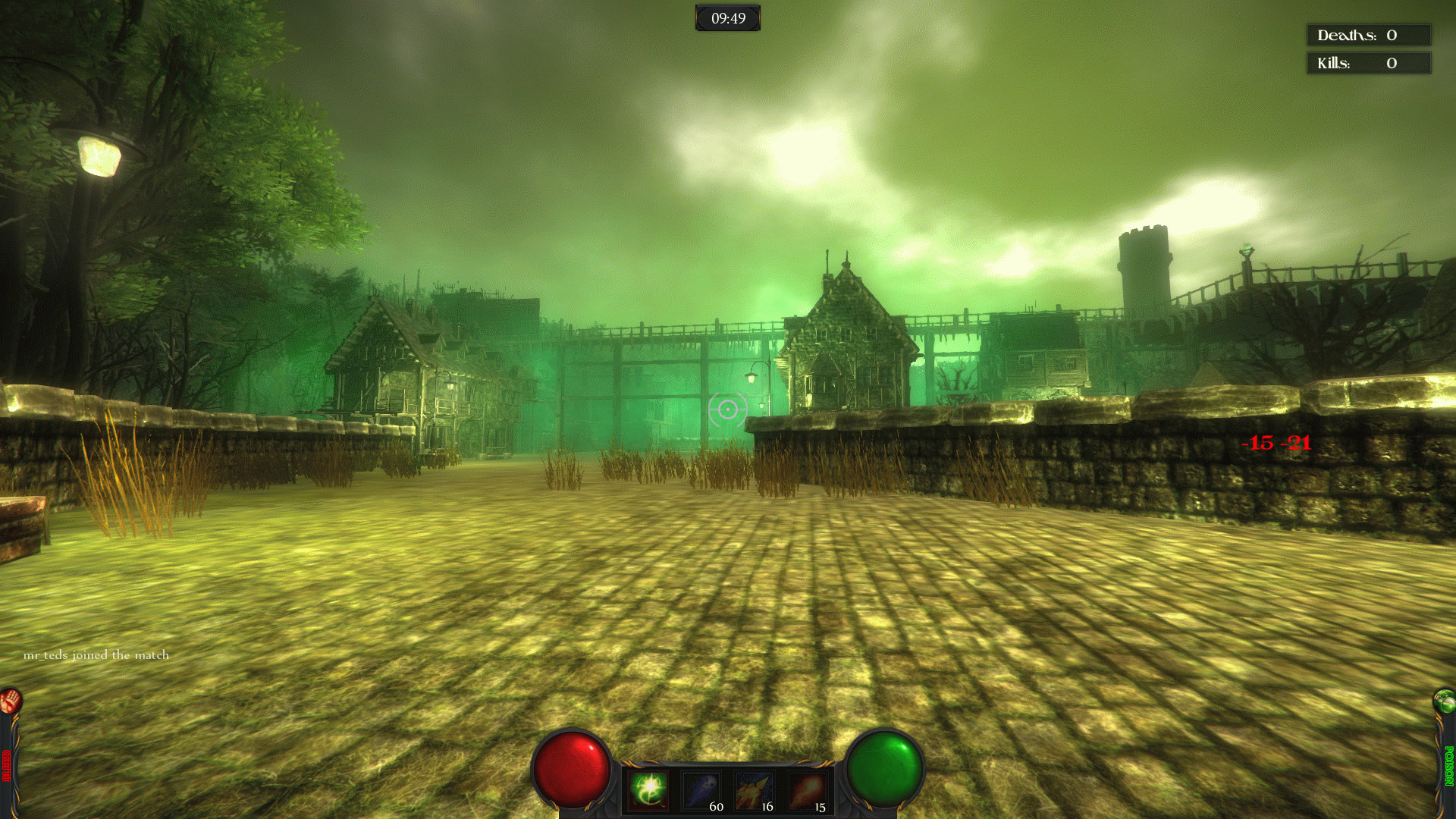Image resolution: width=1456 pixels, height=819 pixels.
Task: Click the bloody hand Bleed icon
Action: point(11,701)
